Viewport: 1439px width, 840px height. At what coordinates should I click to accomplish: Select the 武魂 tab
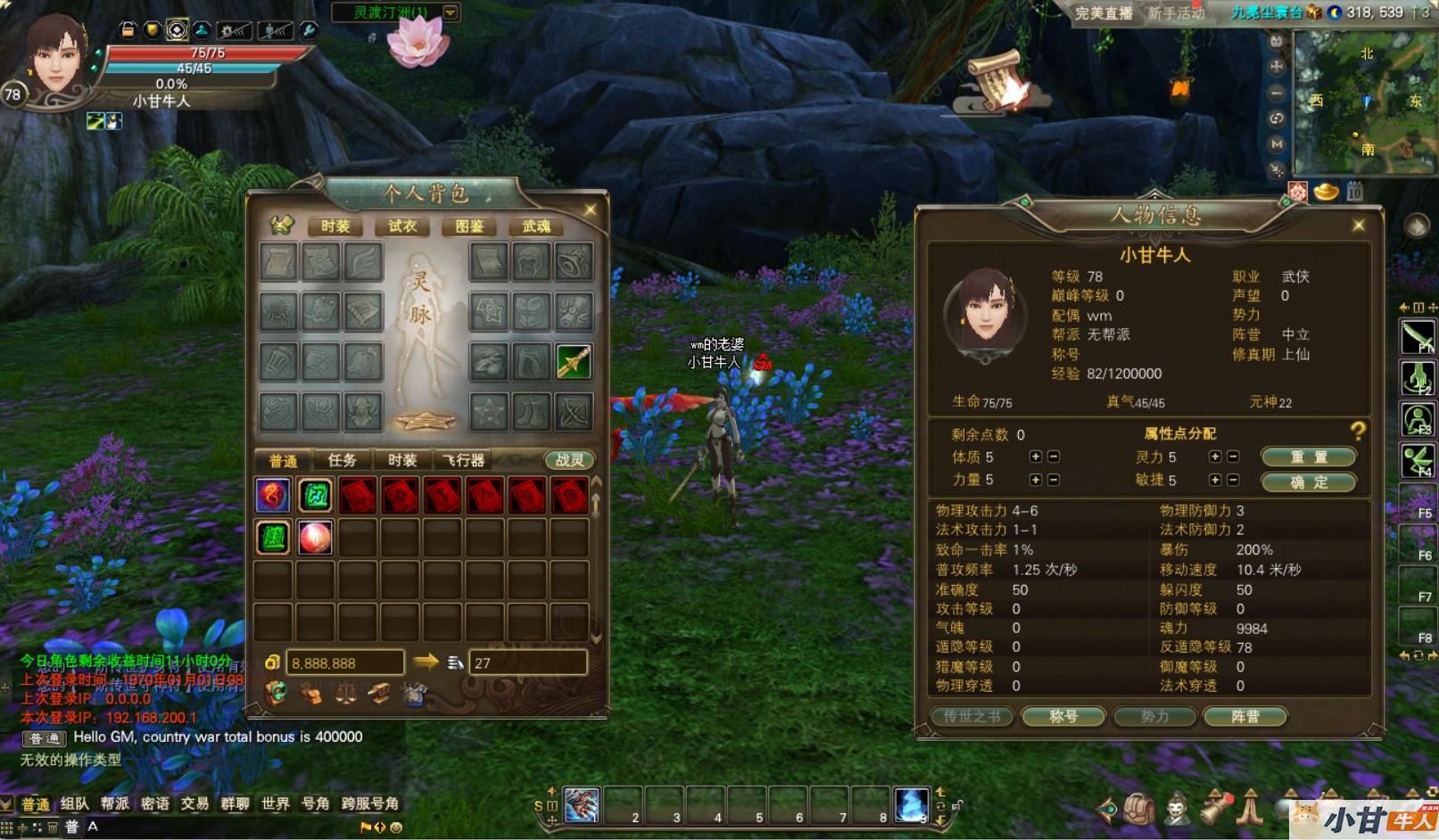[x=536, y=226]
